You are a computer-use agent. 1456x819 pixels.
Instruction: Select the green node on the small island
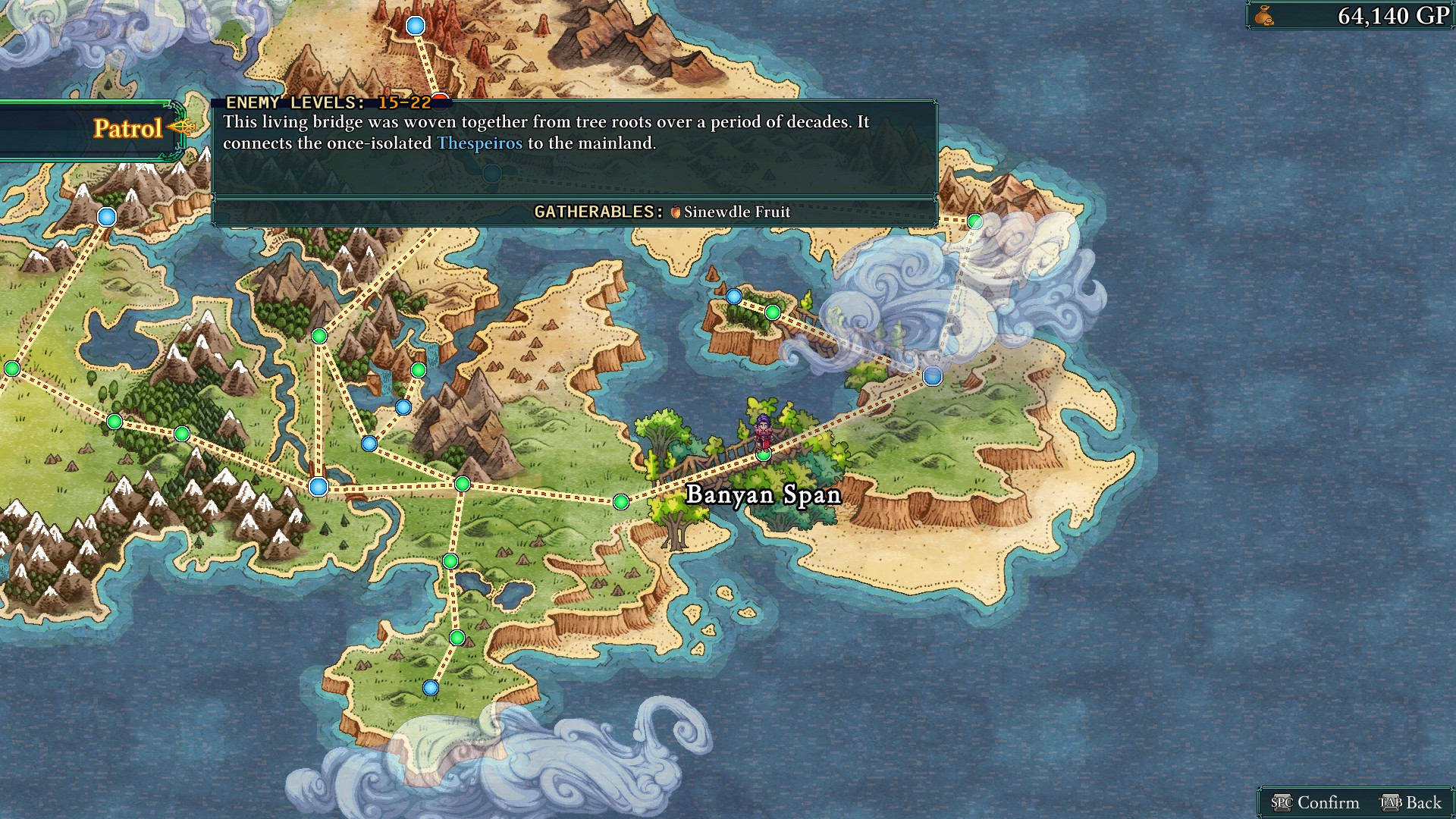coord(772,312)
